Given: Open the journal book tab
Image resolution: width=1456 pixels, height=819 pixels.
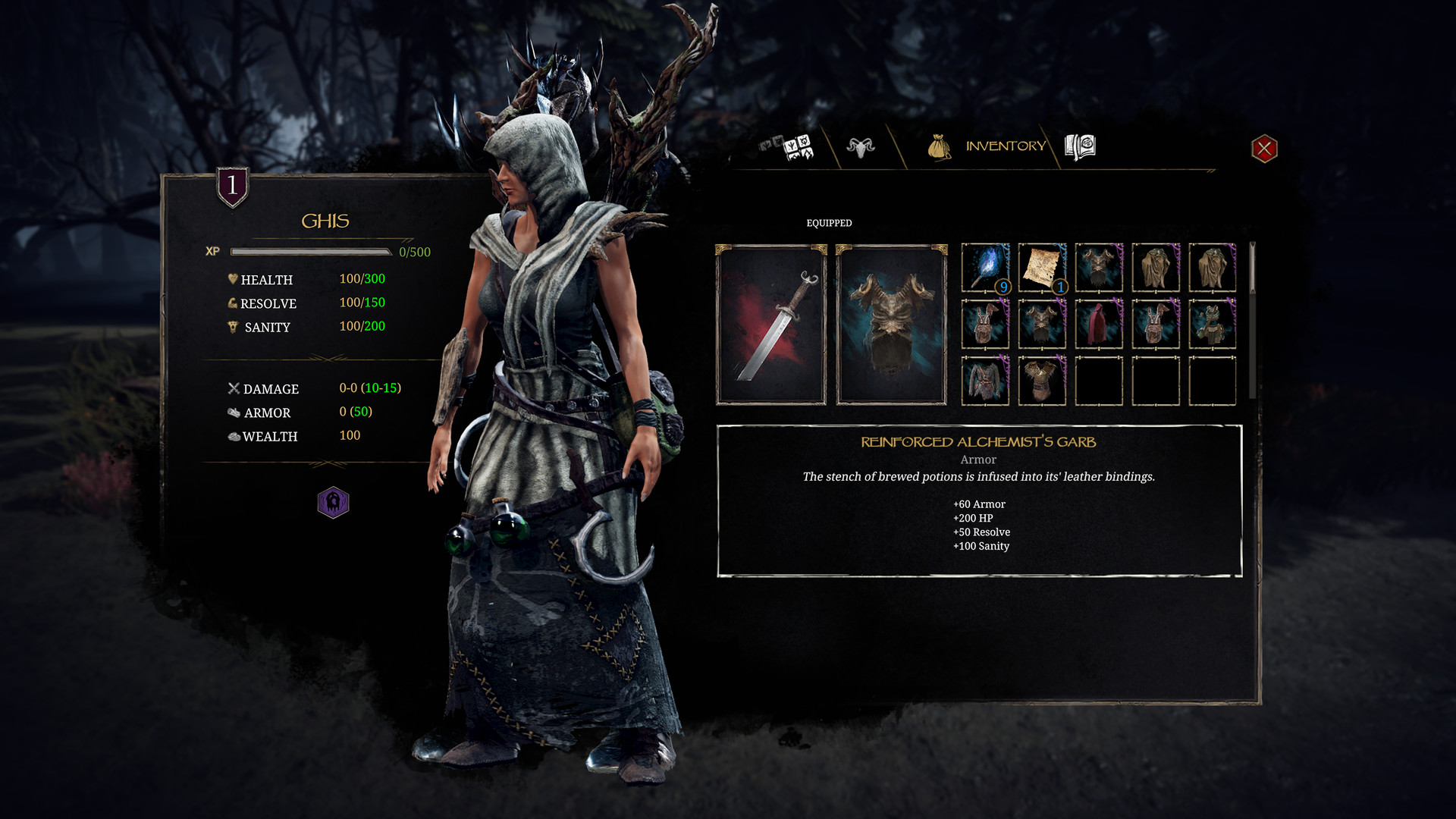Looking at the screenshot, I should point(1080,147).
